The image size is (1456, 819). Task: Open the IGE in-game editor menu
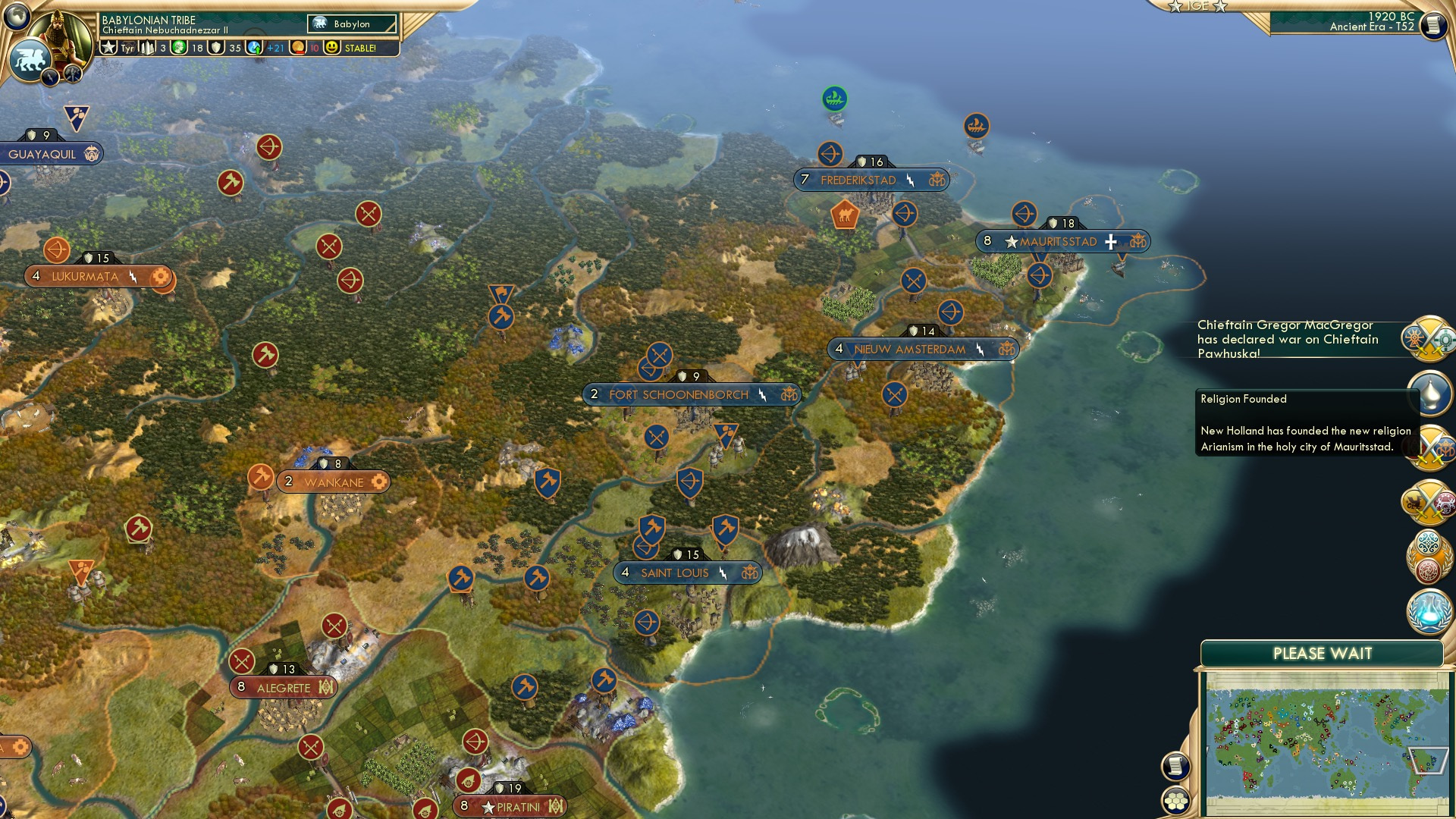(x=1198, y=6)
